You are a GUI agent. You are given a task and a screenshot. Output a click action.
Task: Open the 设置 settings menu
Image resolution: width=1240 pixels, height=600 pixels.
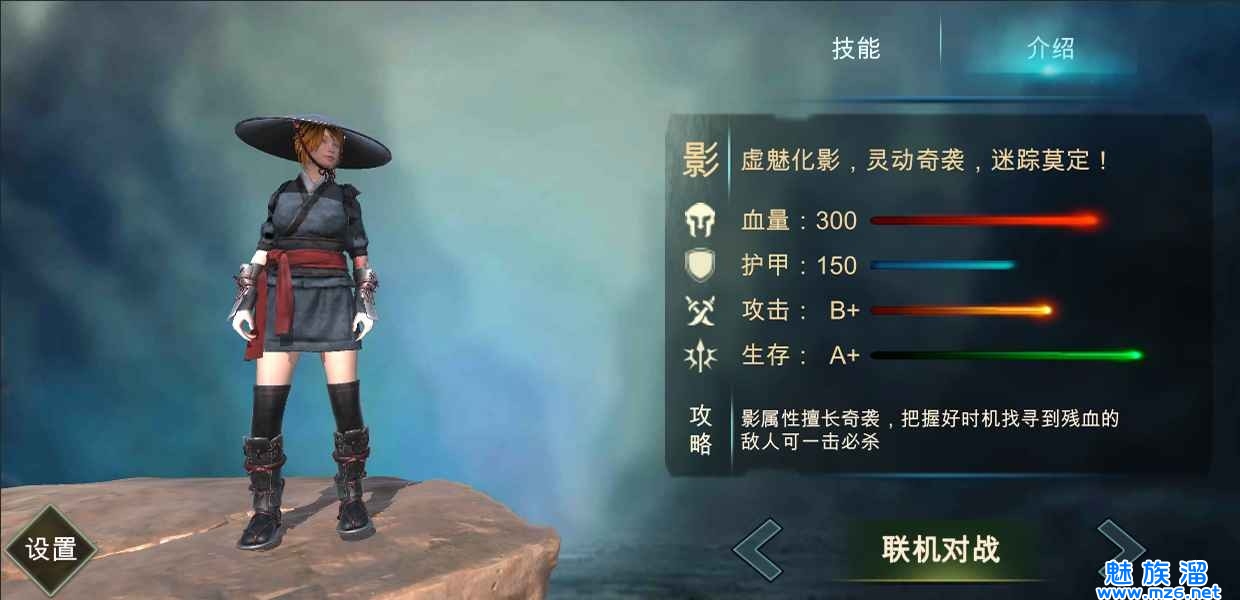51,549
